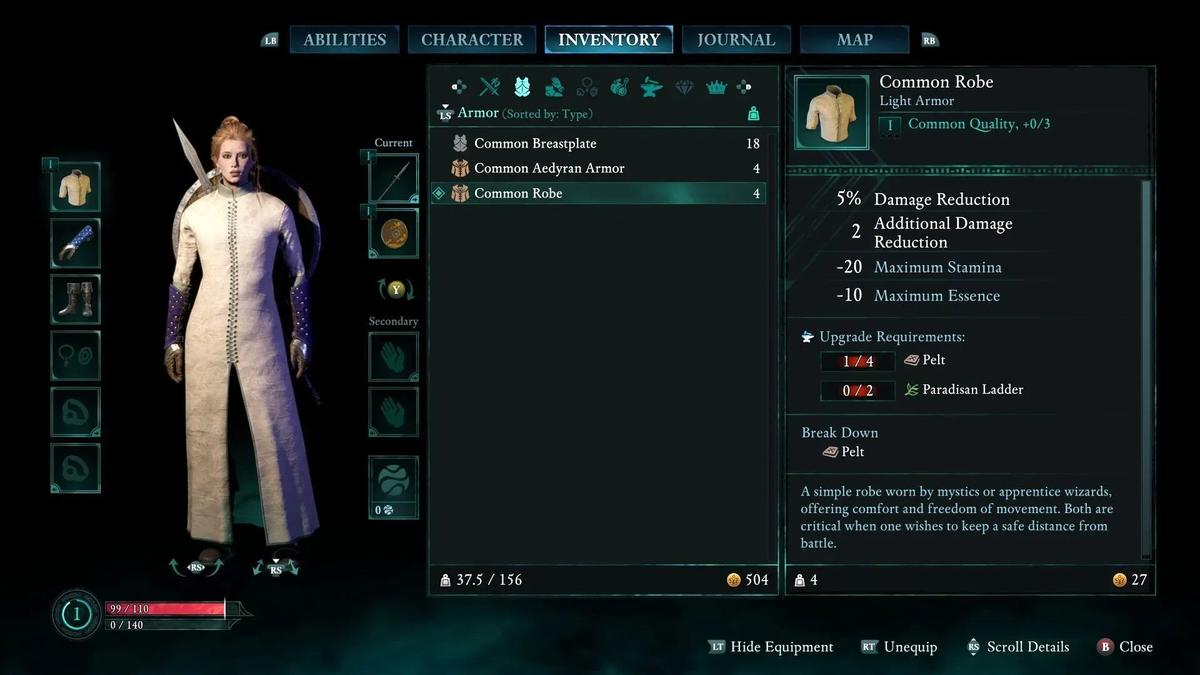Select Common Breastplate in the armor list
The height and width of the screenshot is (675, 1200).
pyautogui.click(x=535, y=143)
